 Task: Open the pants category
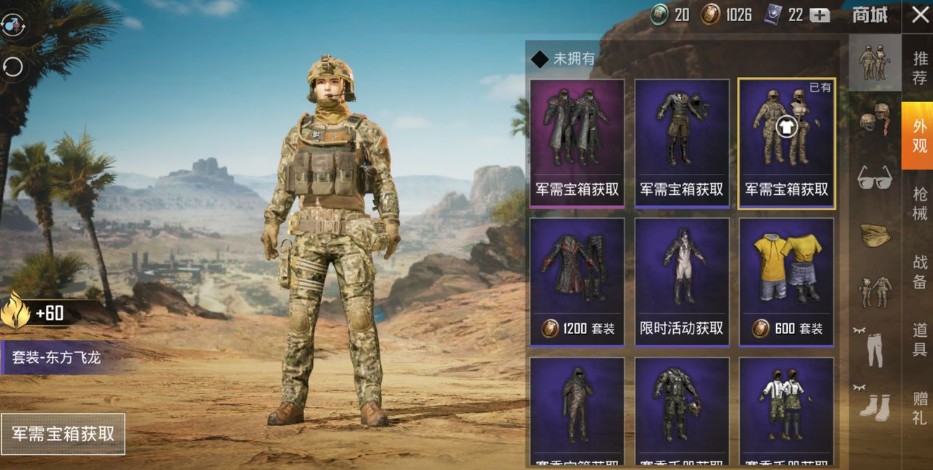[874, 348]
